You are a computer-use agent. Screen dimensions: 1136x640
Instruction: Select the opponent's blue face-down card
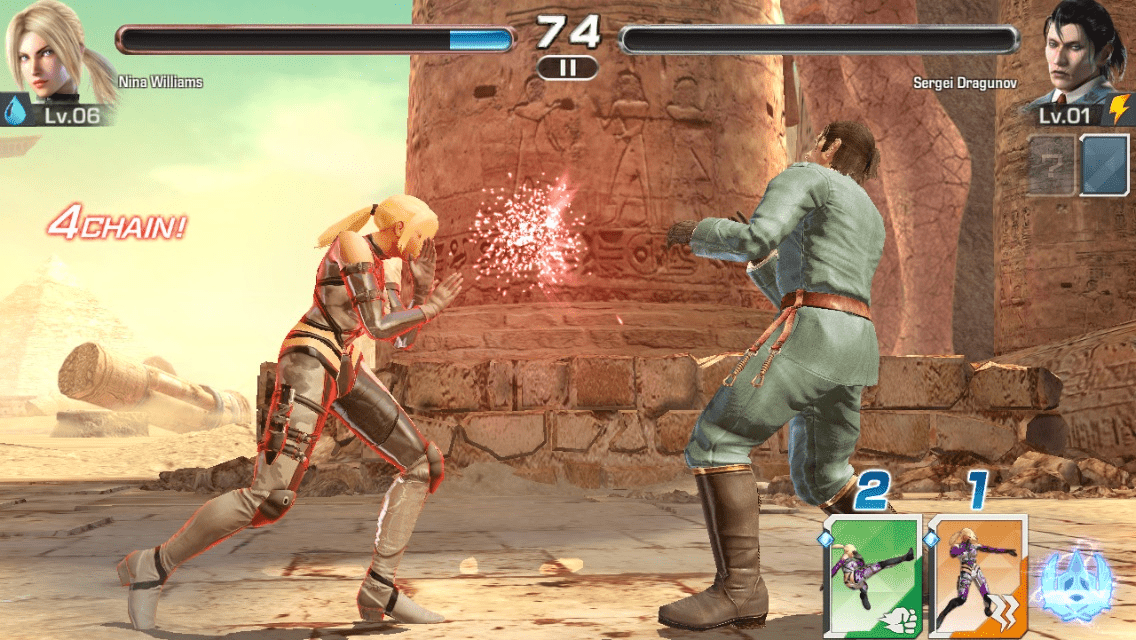(1104, 165)
